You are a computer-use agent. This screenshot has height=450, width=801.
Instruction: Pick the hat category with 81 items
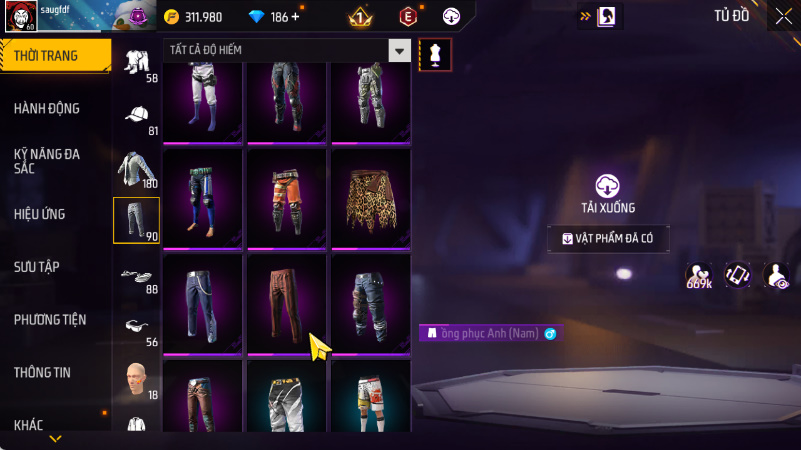click(137, 117)
